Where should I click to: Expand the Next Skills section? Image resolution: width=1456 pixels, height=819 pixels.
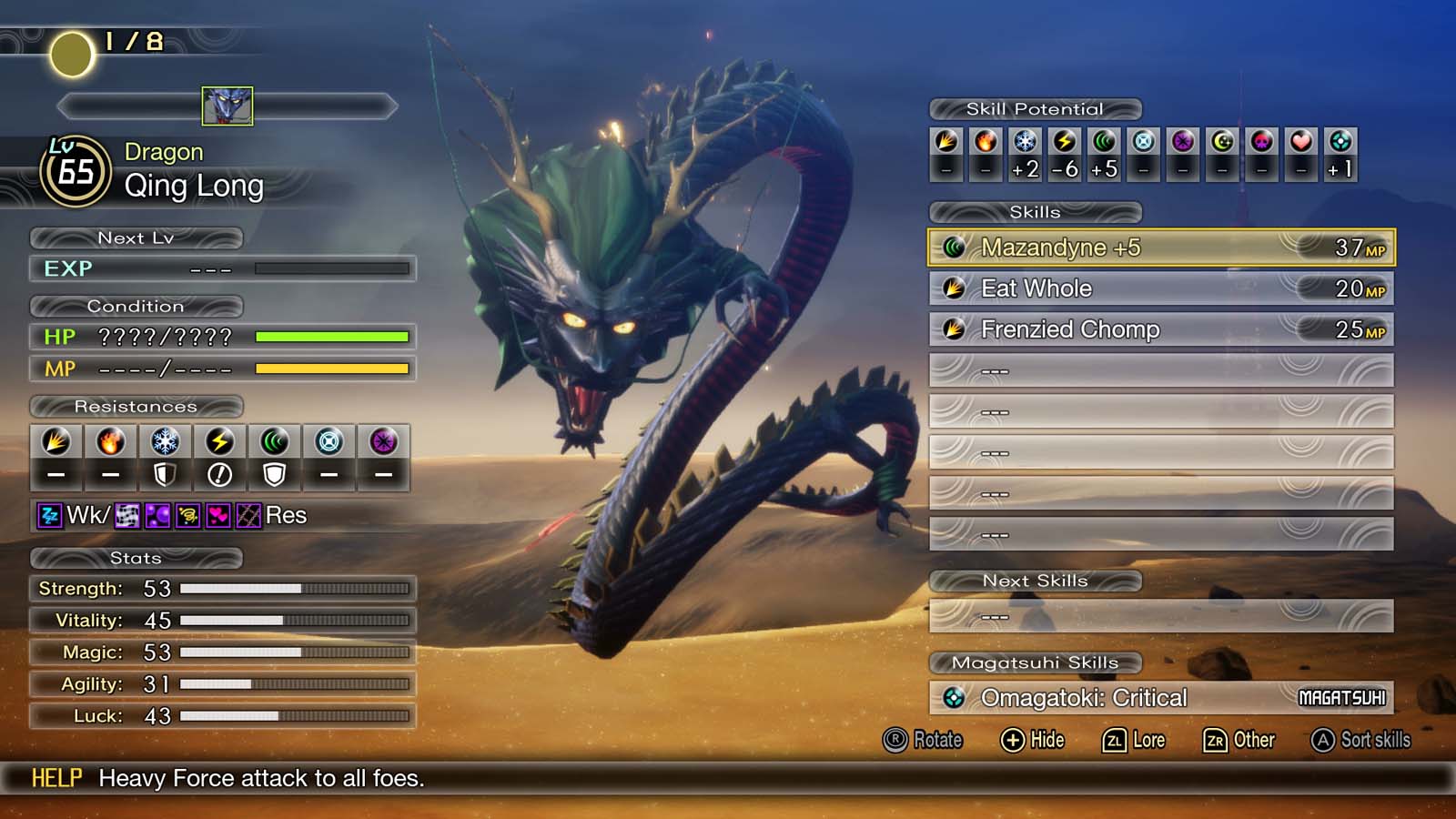tap(1036, 581)
